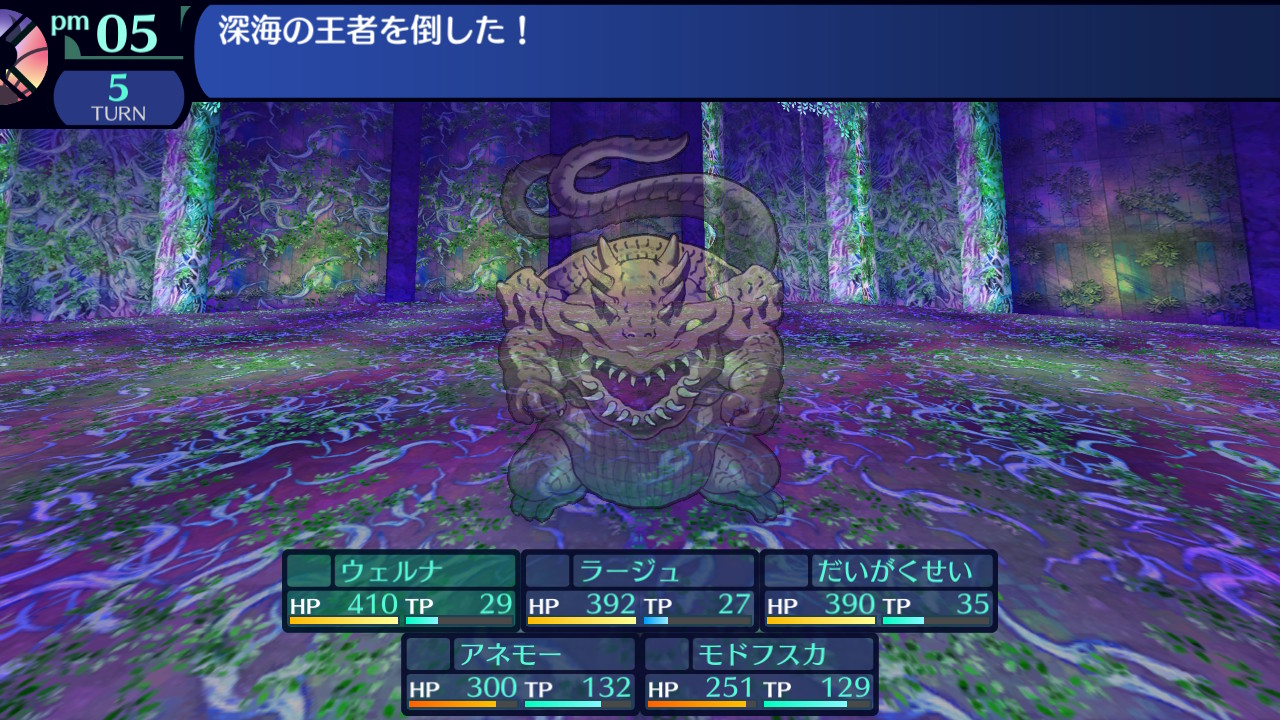The height and width of the screenshot is (720, 1280).
Task: Choose the ラージュ party panel
Action: click(x=640, y=590)
